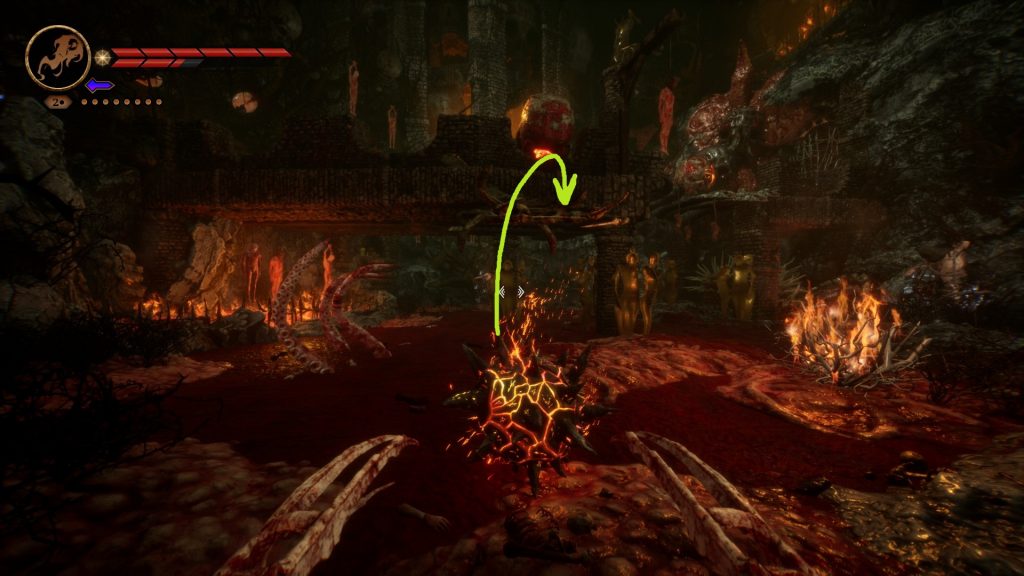Select the purple arrow ability indicator
Screen dimensions: 1024x576
(99, 85)
